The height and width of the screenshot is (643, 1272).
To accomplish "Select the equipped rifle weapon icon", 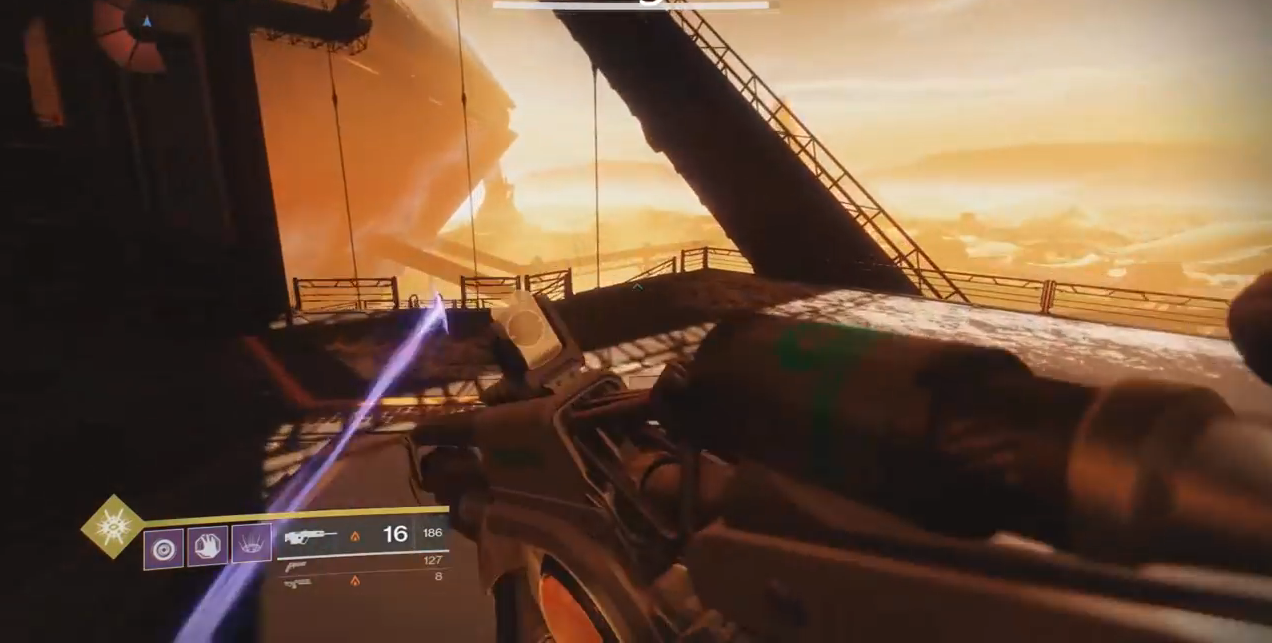I will (x=309, y=537).
